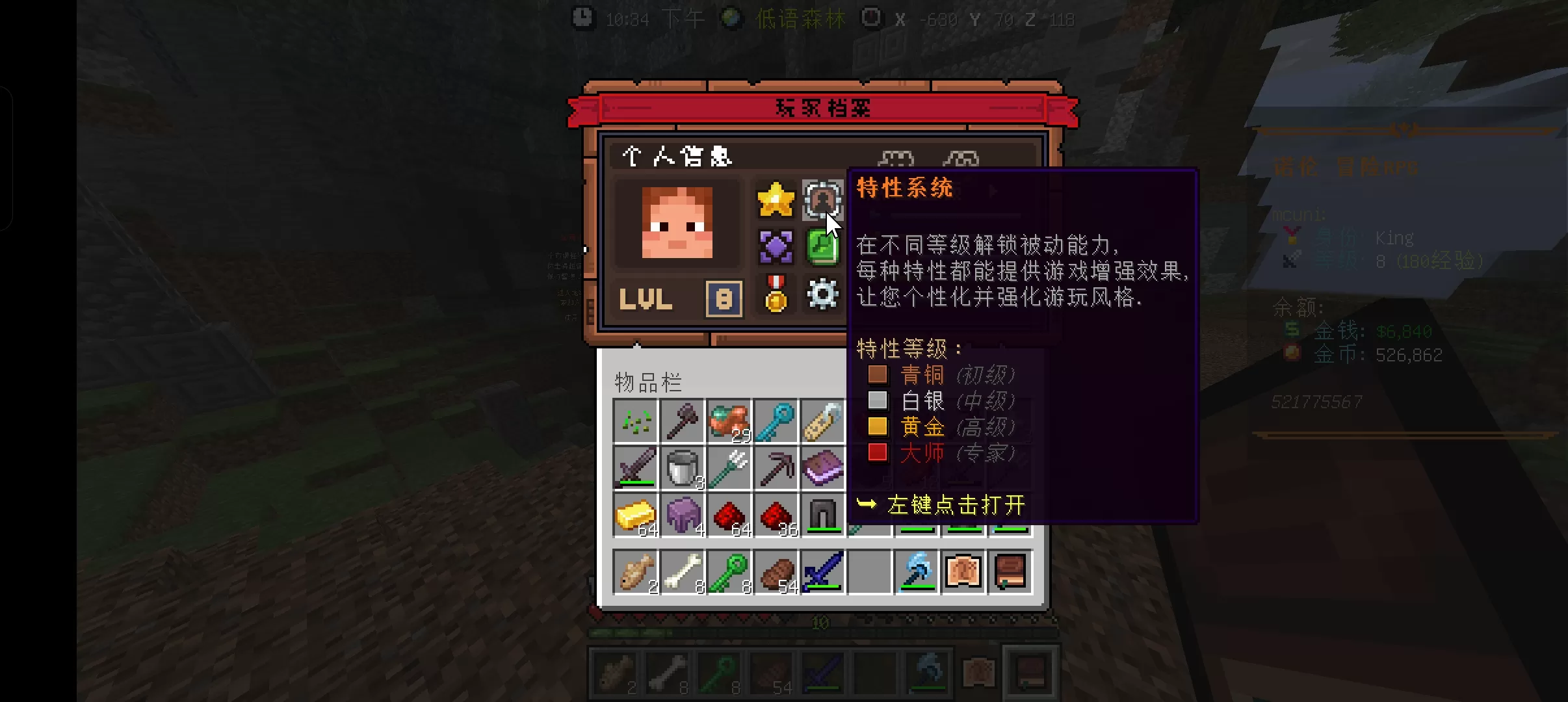This screenshot has height=702, width=1568.
Task: Click the raw copper stack of 29
Action: tap(729, 421)
